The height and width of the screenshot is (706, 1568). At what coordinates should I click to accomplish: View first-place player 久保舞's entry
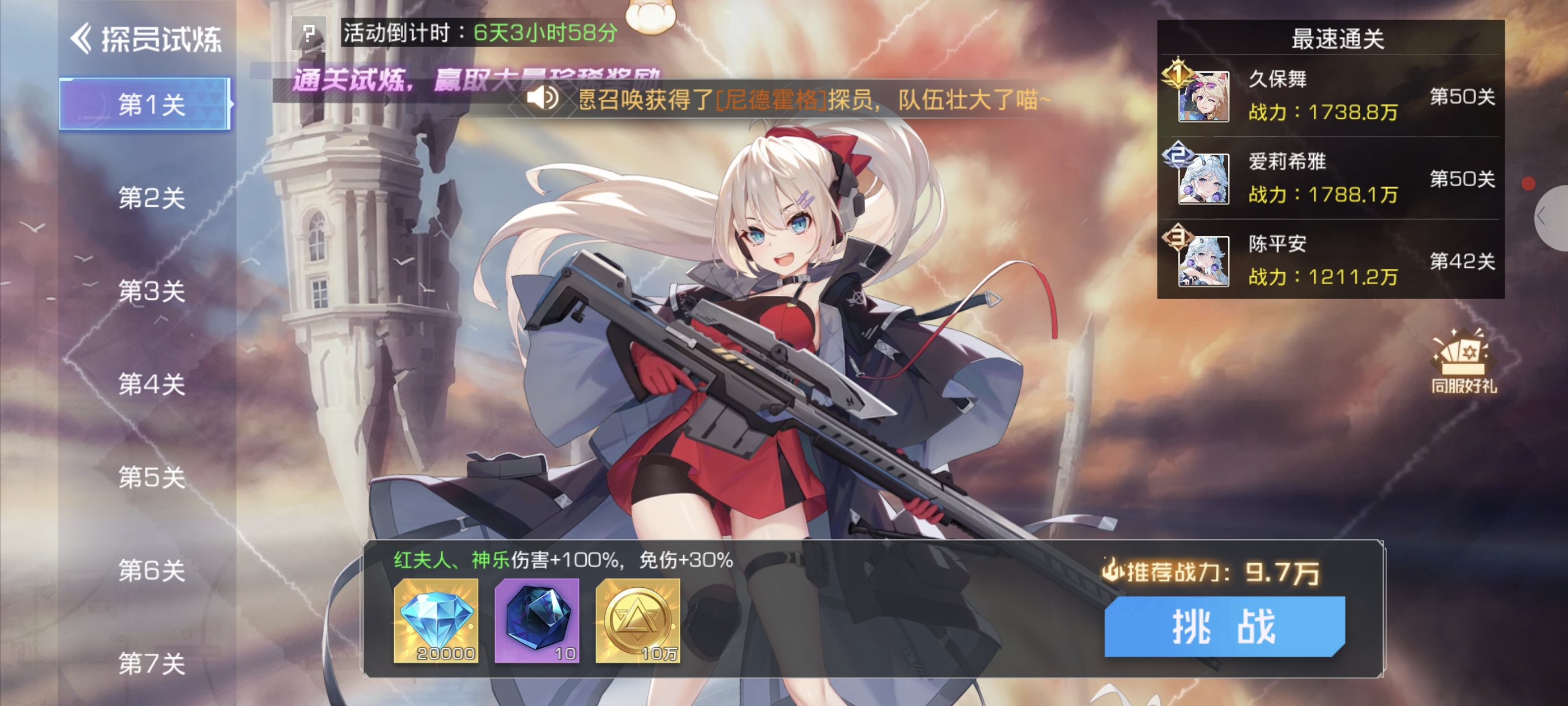tap(1331, 96)
